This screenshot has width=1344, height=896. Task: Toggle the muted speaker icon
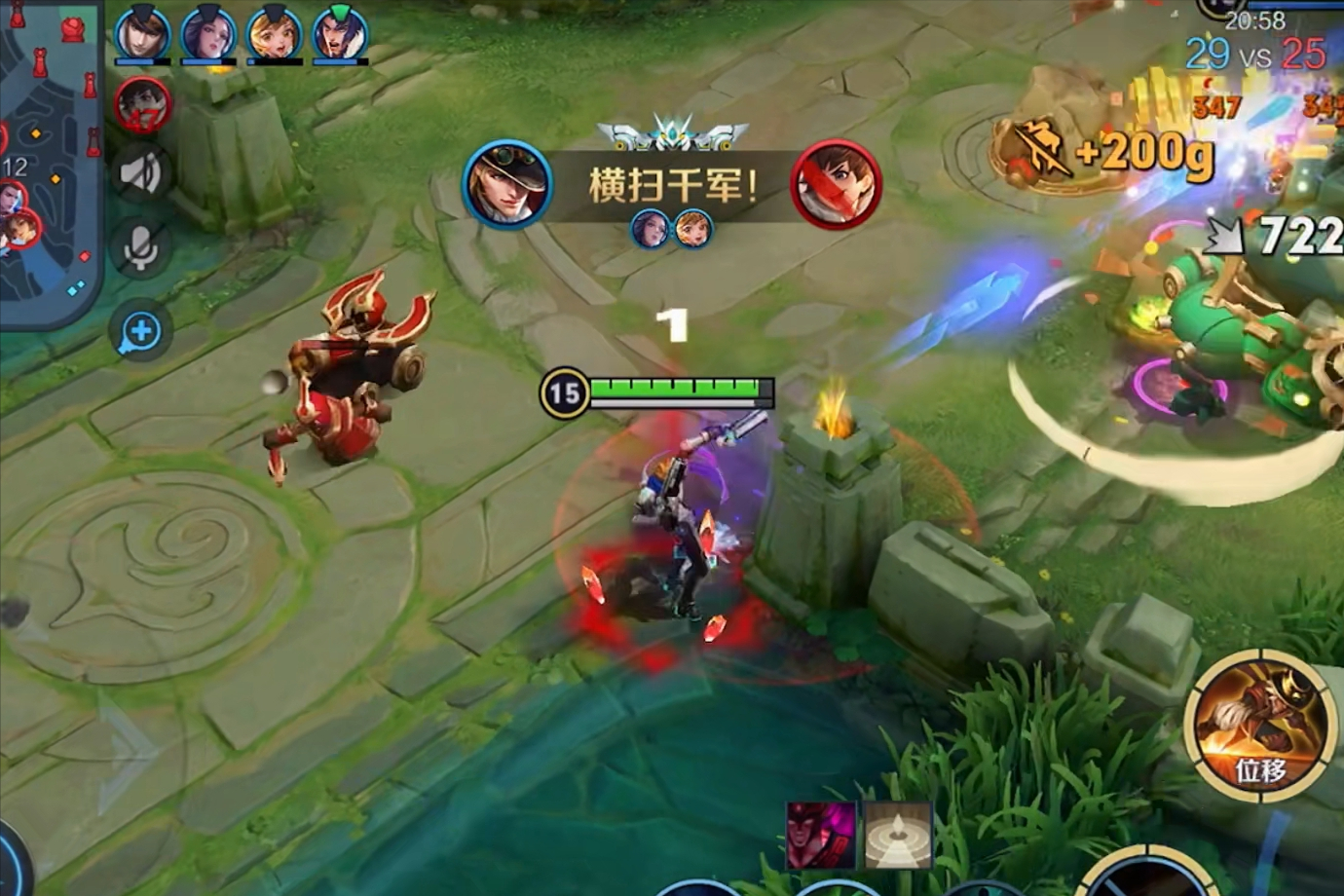tap(141, 174)
